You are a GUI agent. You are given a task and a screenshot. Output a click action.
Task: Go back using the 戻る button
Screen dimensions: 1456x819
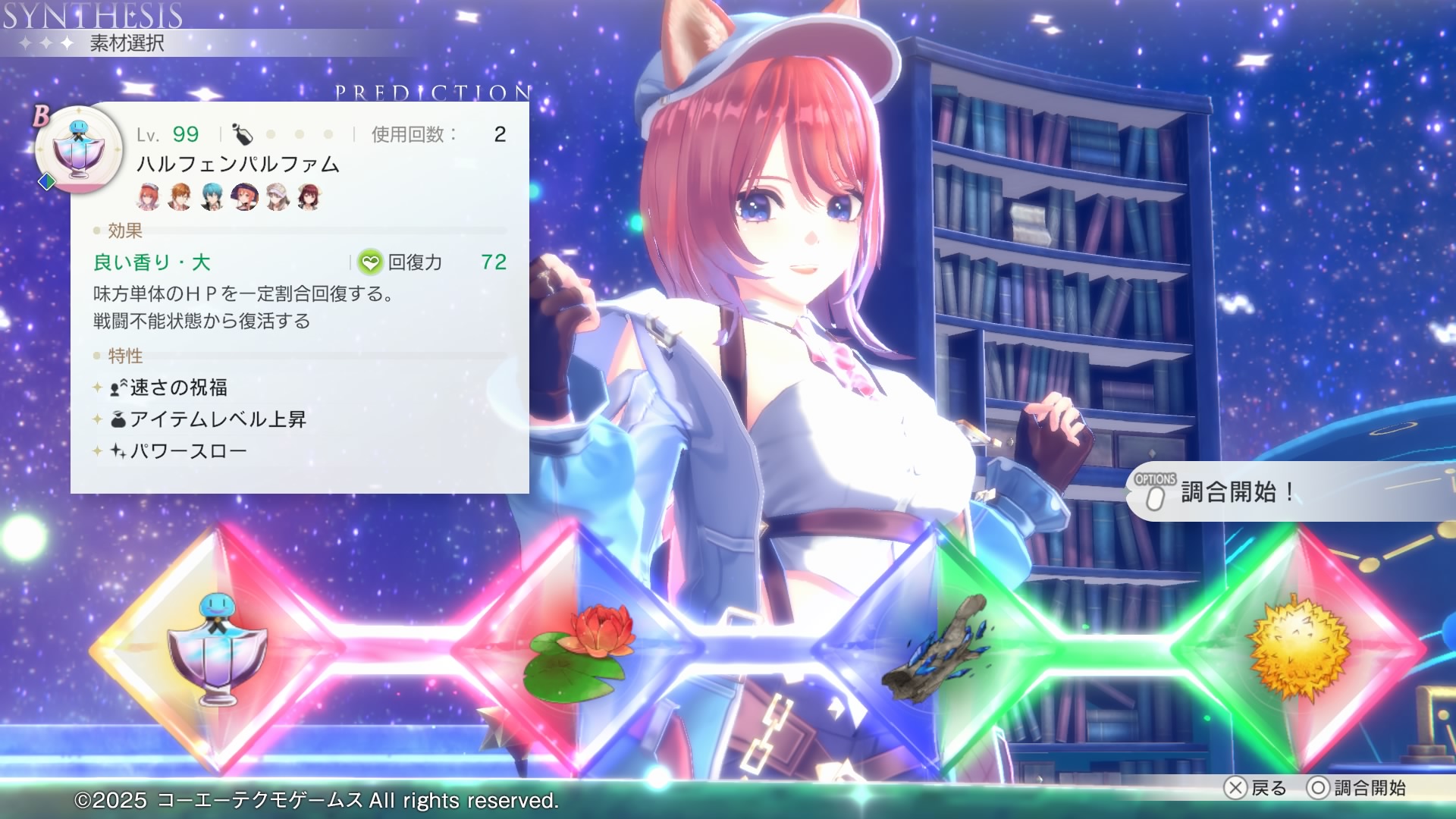1256,788
